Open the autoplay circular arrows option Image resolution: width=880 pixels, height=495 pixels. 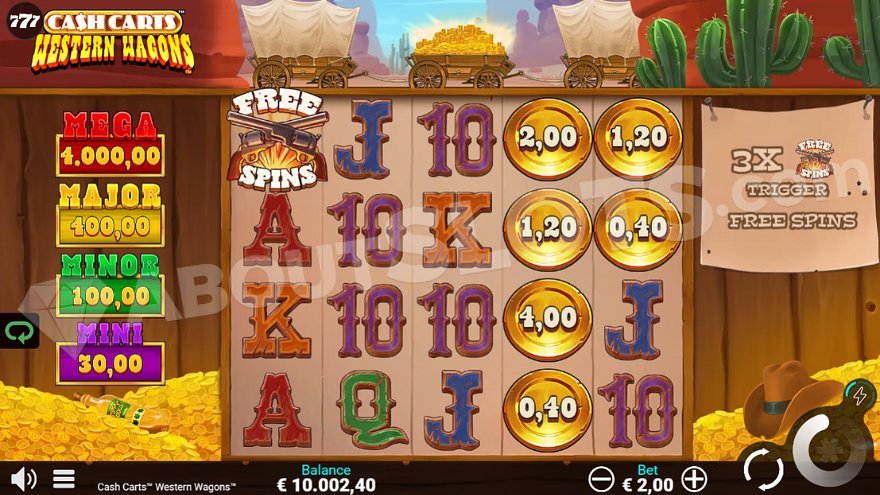pos(762,468)
